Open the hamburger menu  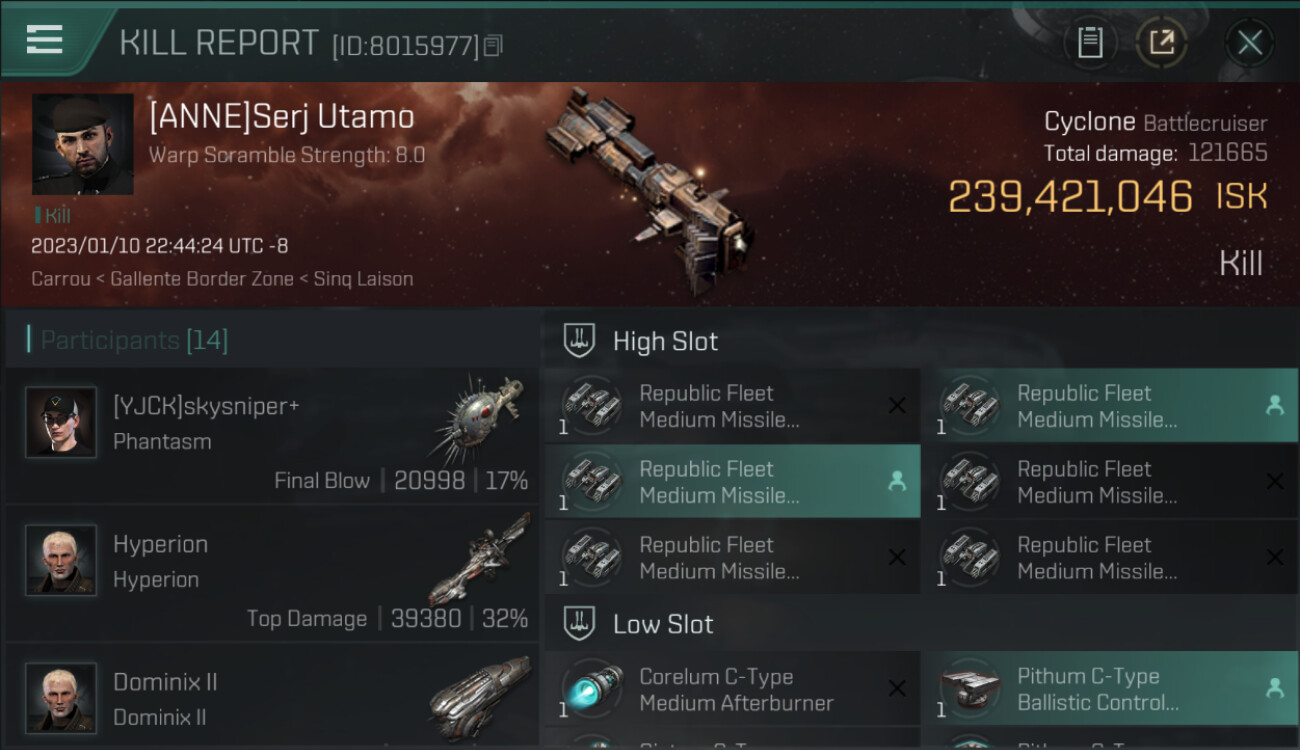[x=45, y=40]
